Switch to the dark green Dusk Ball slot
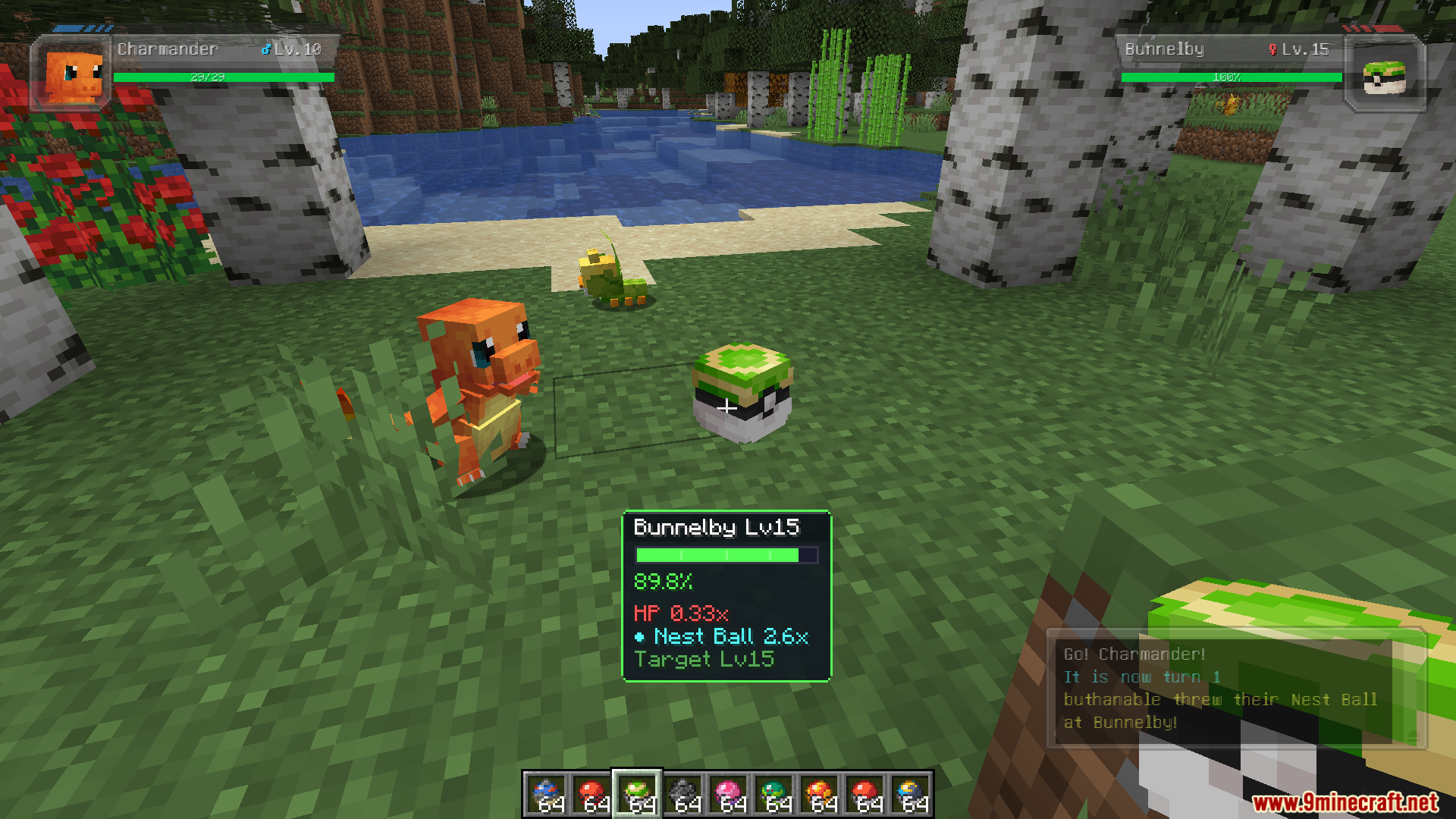1456x819 pixels. pos(773,795)
